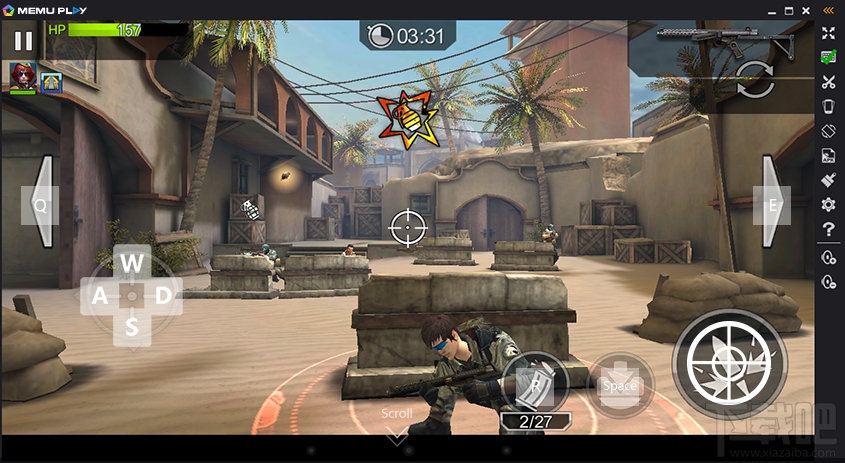Tap the down direction on the movement pad
845x463 pixels.
pos(132,325)
